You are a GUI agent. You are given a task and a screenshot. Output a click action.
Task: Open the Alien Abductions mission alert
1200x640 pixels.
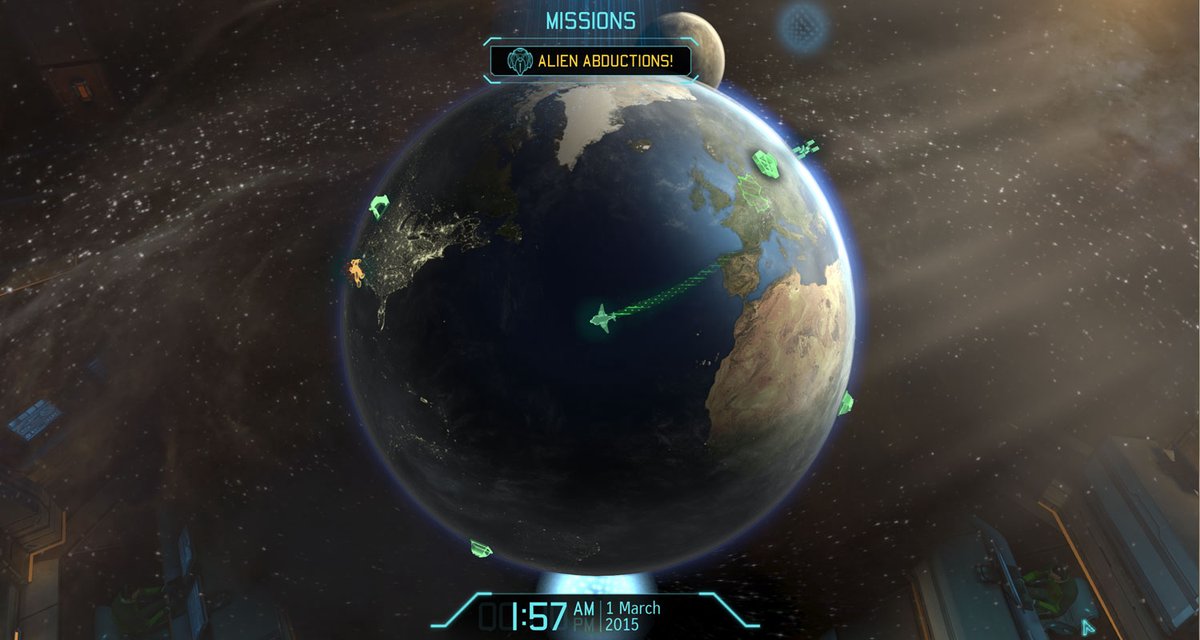[590, 61]
